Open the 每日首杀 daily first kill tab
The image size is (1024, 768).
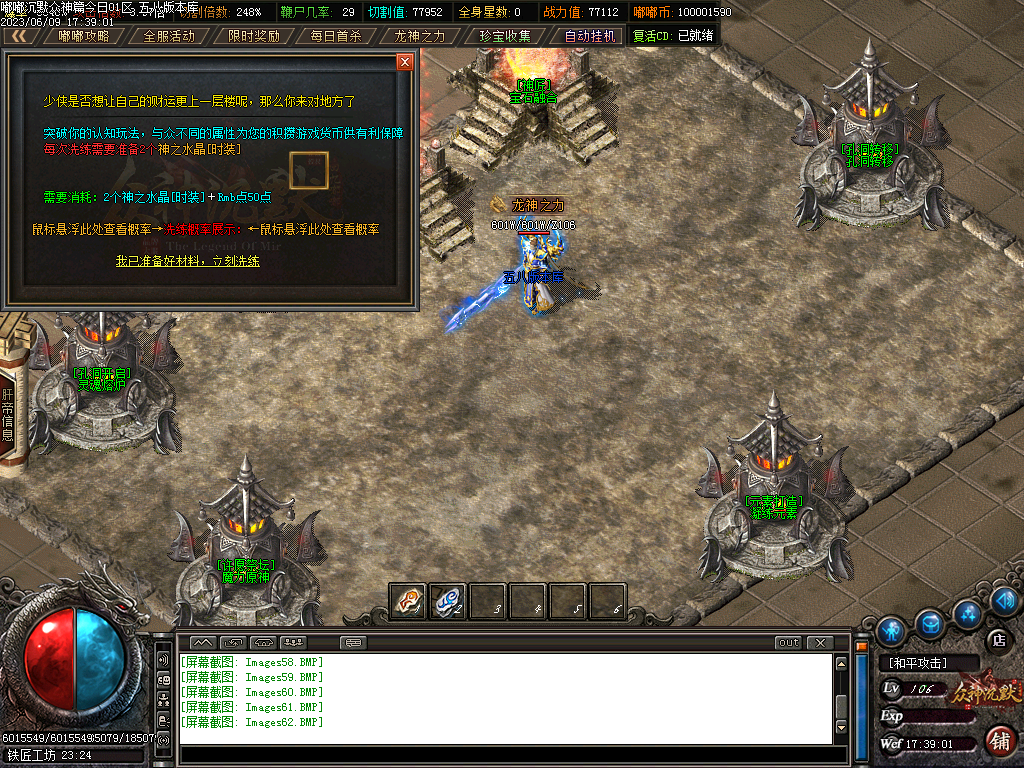337,36
